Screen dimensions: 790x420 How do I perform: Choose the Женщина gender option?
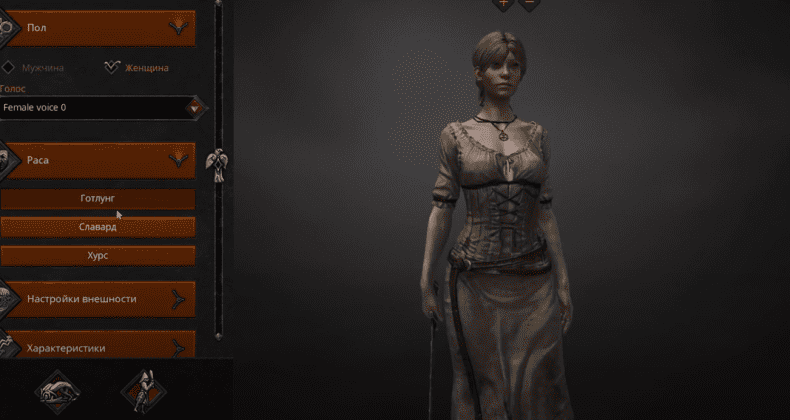pos(138,68)
